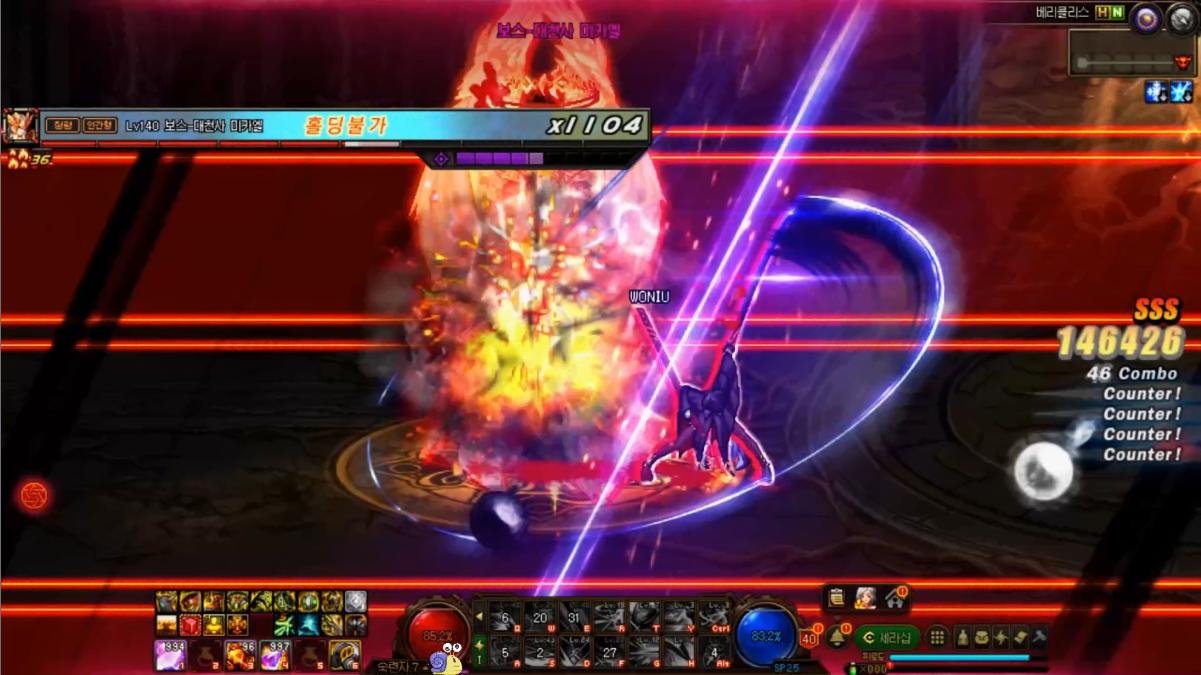The image size is (1201, 675).
Task: Click the grey orb button in corner
Action: click(1182, 17)
